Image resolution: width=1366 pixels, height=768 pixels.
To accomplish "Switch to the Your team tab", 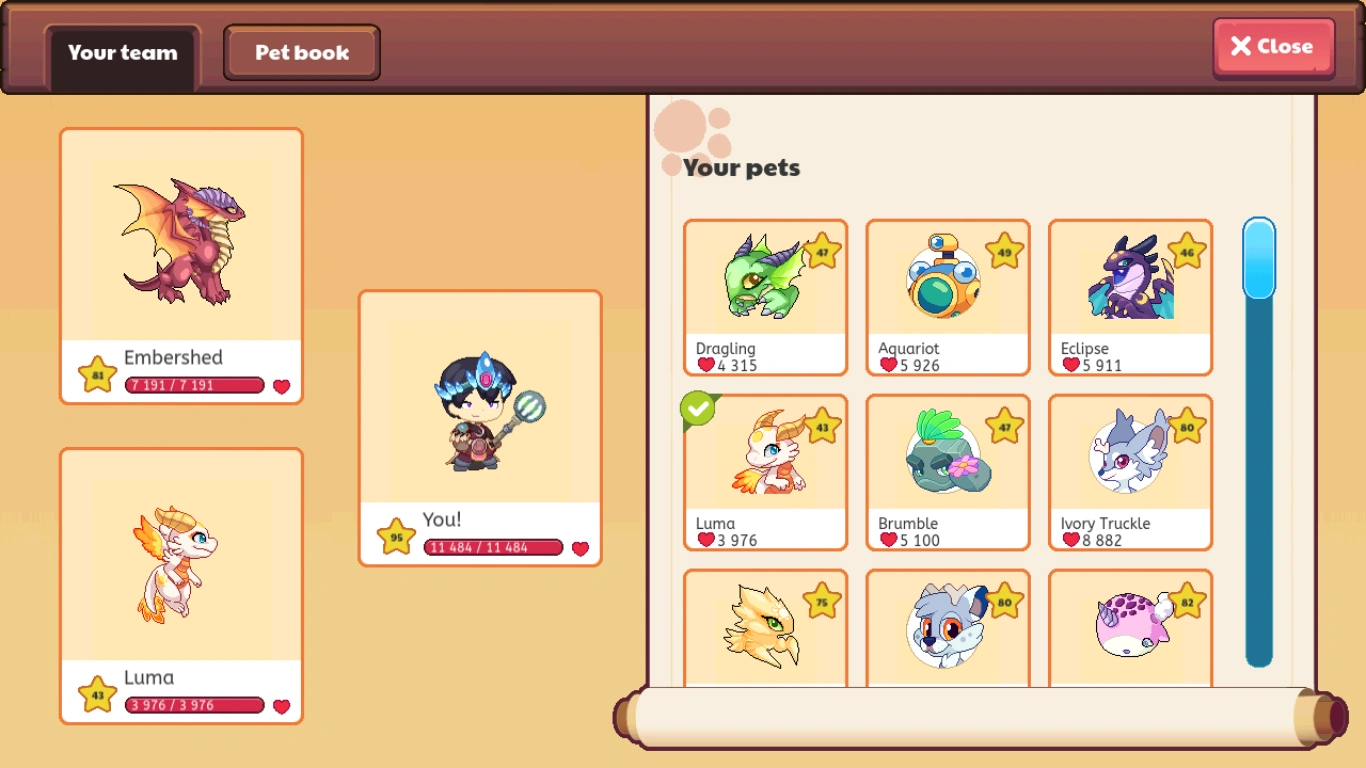I will [121, 55].
